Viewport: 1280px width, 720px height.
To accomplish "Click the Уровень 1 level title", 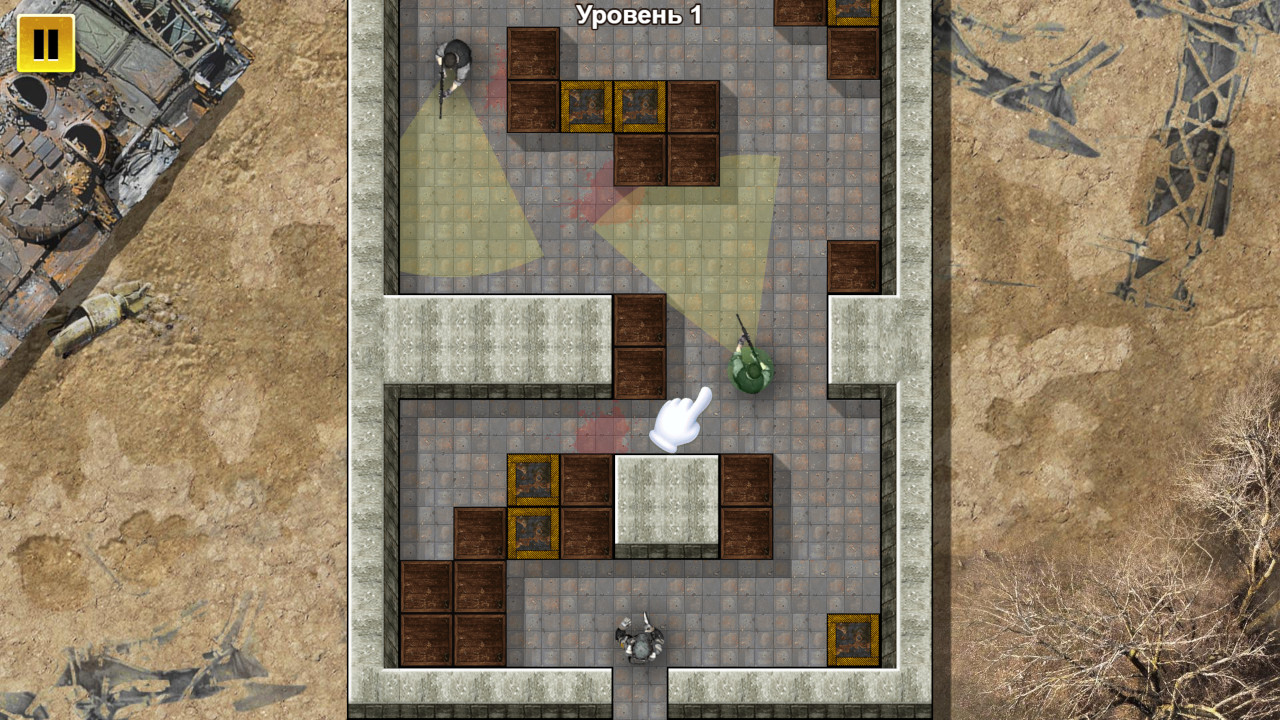I will click(x=640, y=14).
